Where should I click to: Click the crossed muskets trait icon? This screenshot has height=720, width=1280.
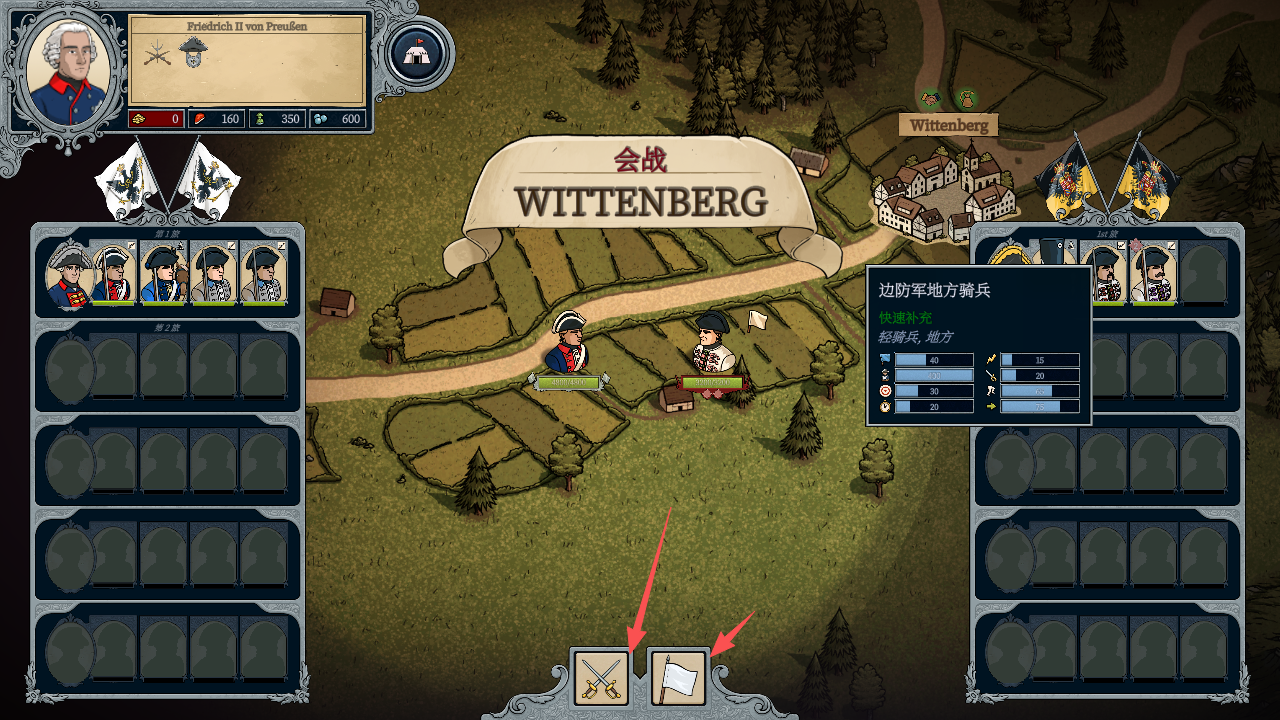(x=157, y=53)
